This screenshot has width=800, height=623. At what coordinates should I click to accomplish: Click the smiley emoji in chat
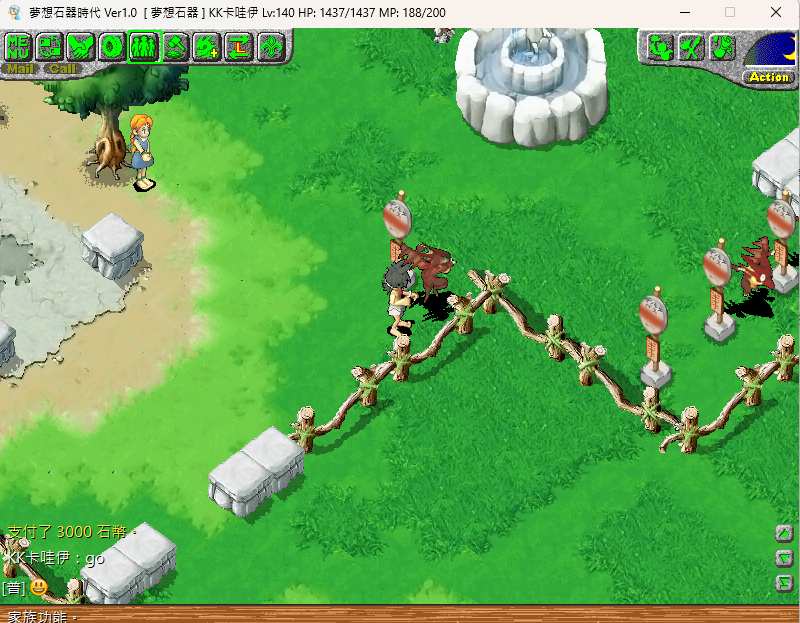click(38, 587)
